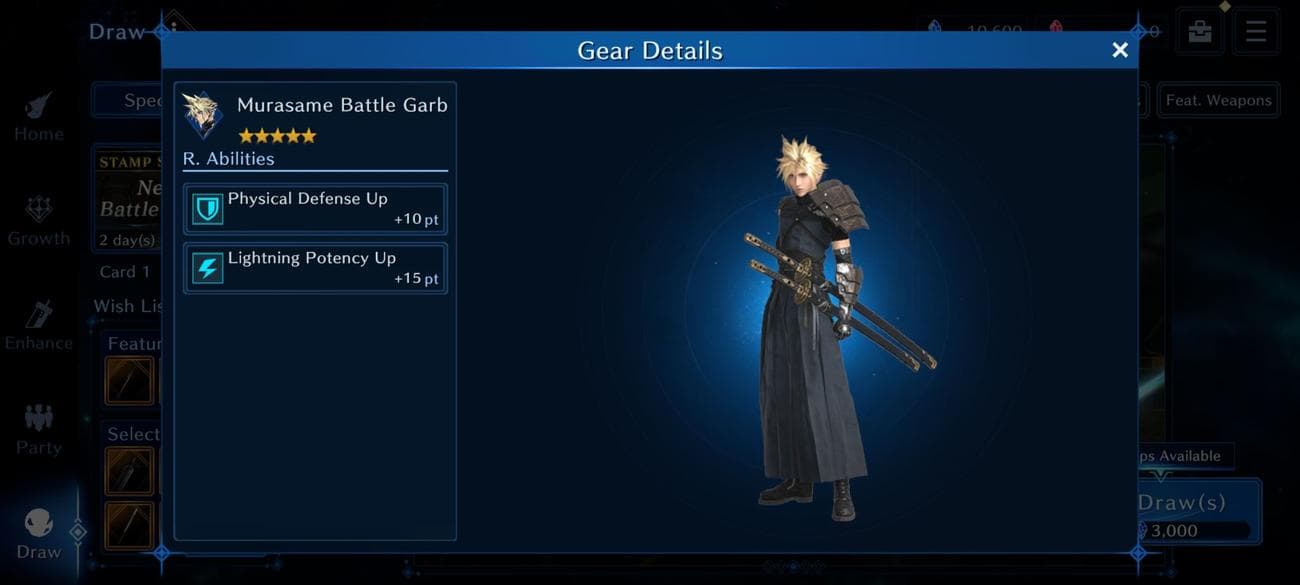Switch to the Feat. Weapons tab
Viewport: 1300px width, 585px height.
click(1218, 100)
